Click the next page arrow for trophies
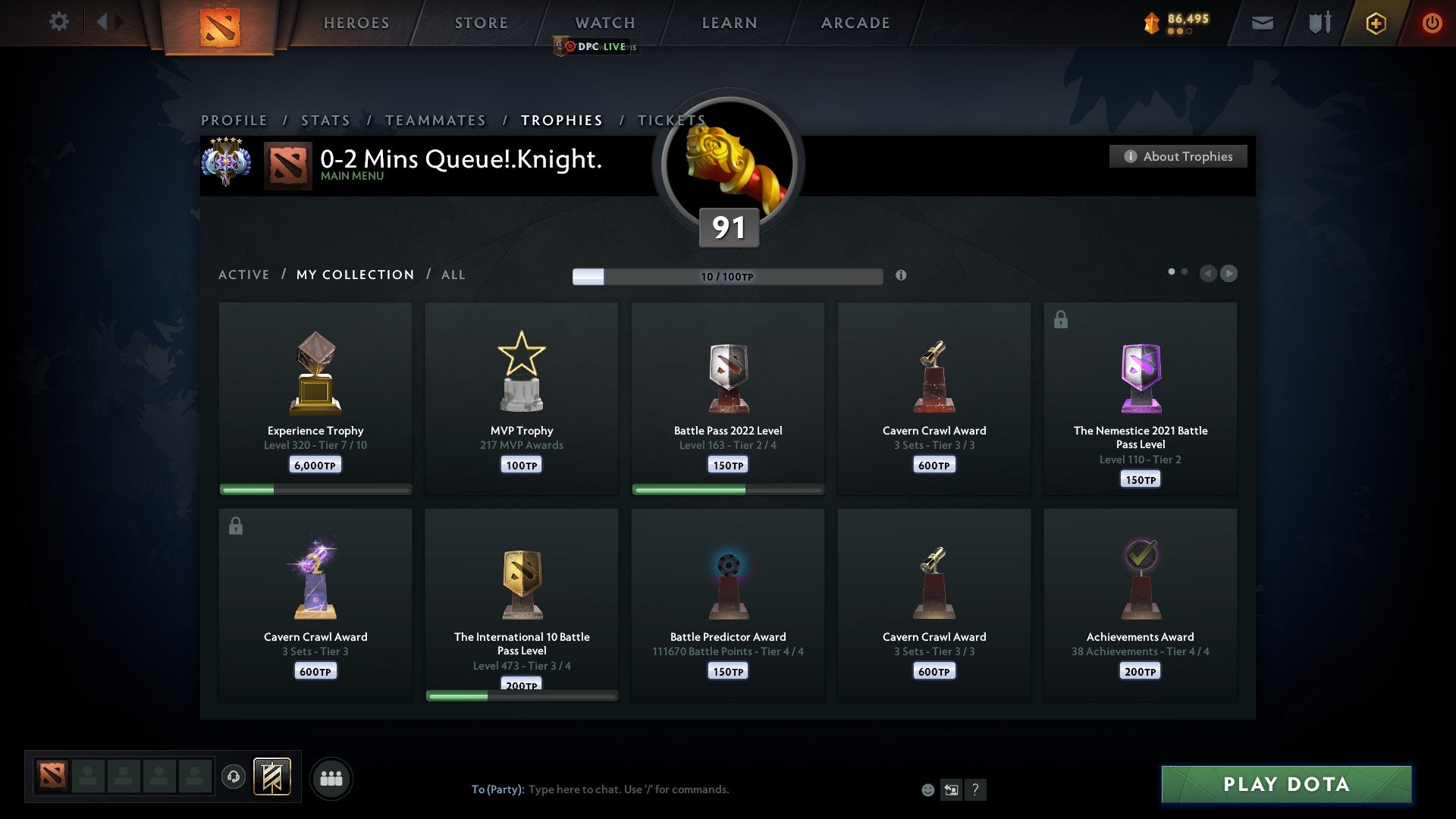The image size is (1456, 819). tap(1228, 274)
